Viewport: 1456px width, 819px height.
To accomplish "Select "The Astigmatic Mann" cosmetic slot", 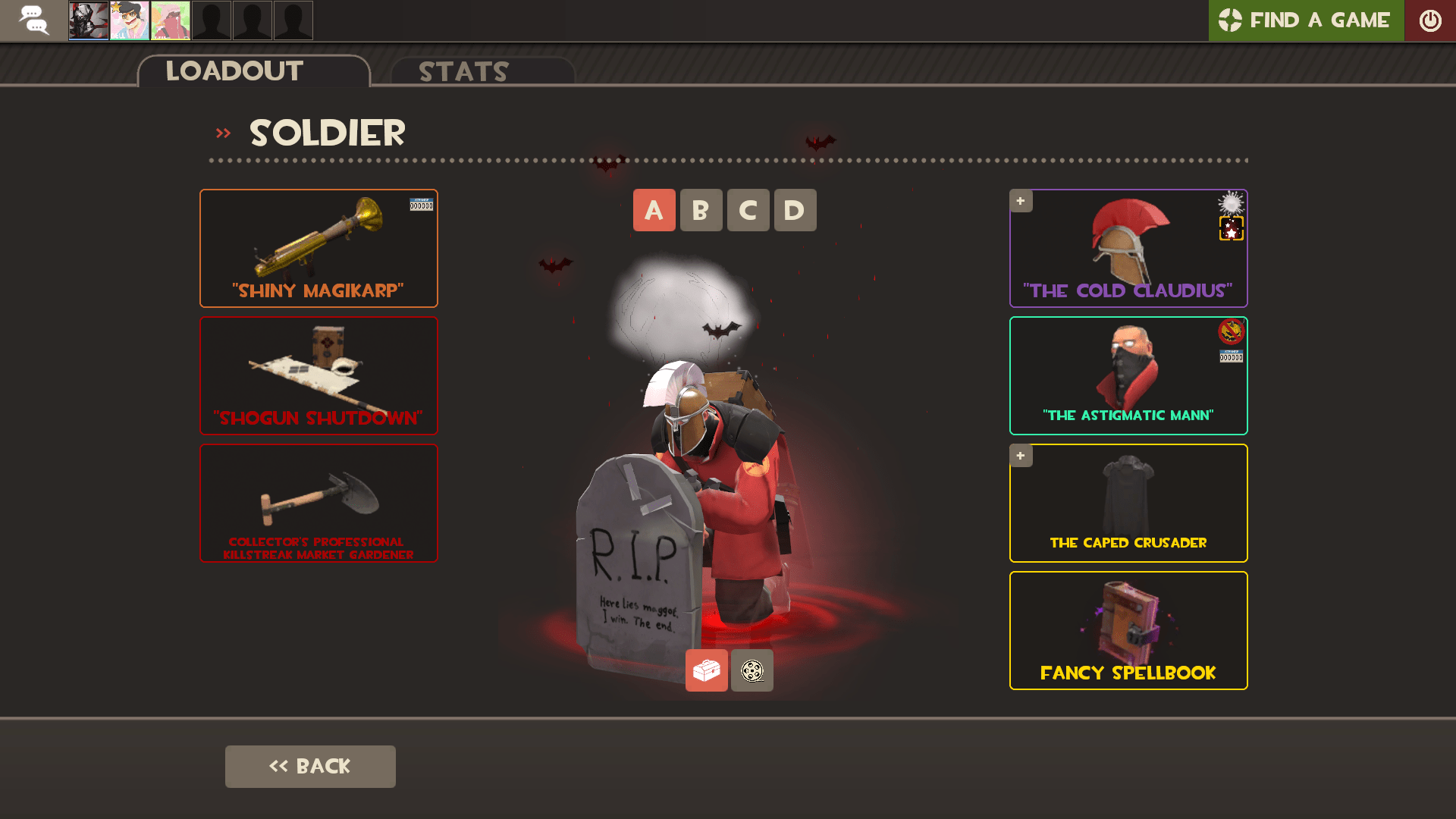I will click(1128, 375).
